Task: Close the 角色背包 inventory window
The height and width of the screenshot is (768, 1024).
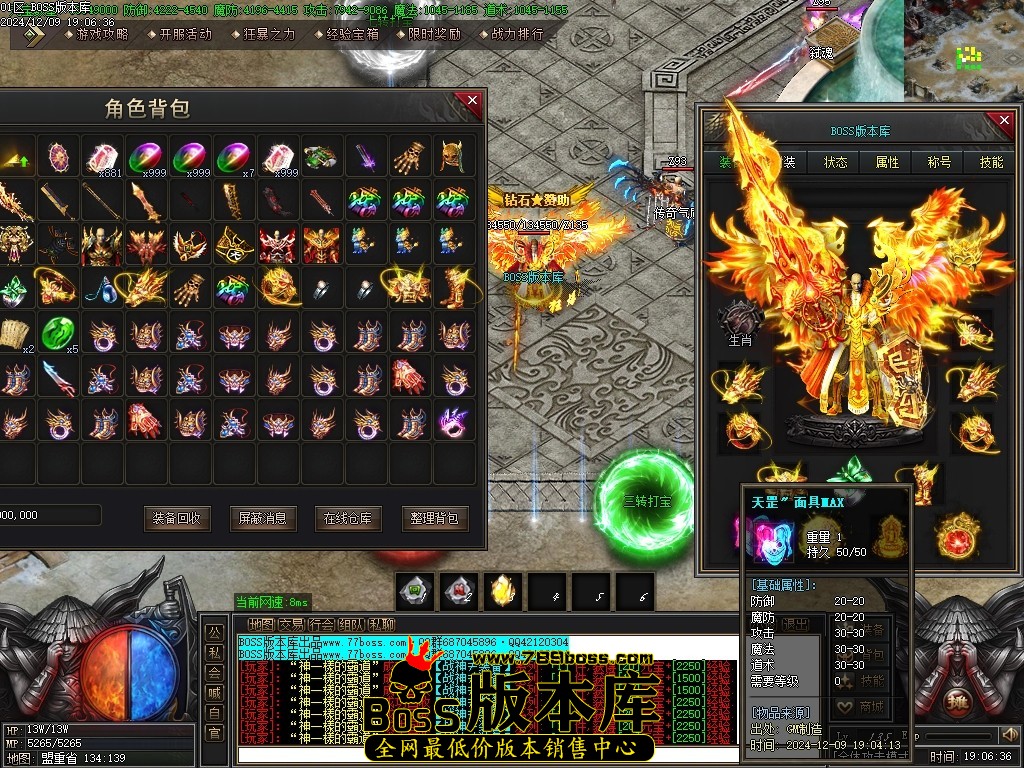Action: (x=468, y=101)
